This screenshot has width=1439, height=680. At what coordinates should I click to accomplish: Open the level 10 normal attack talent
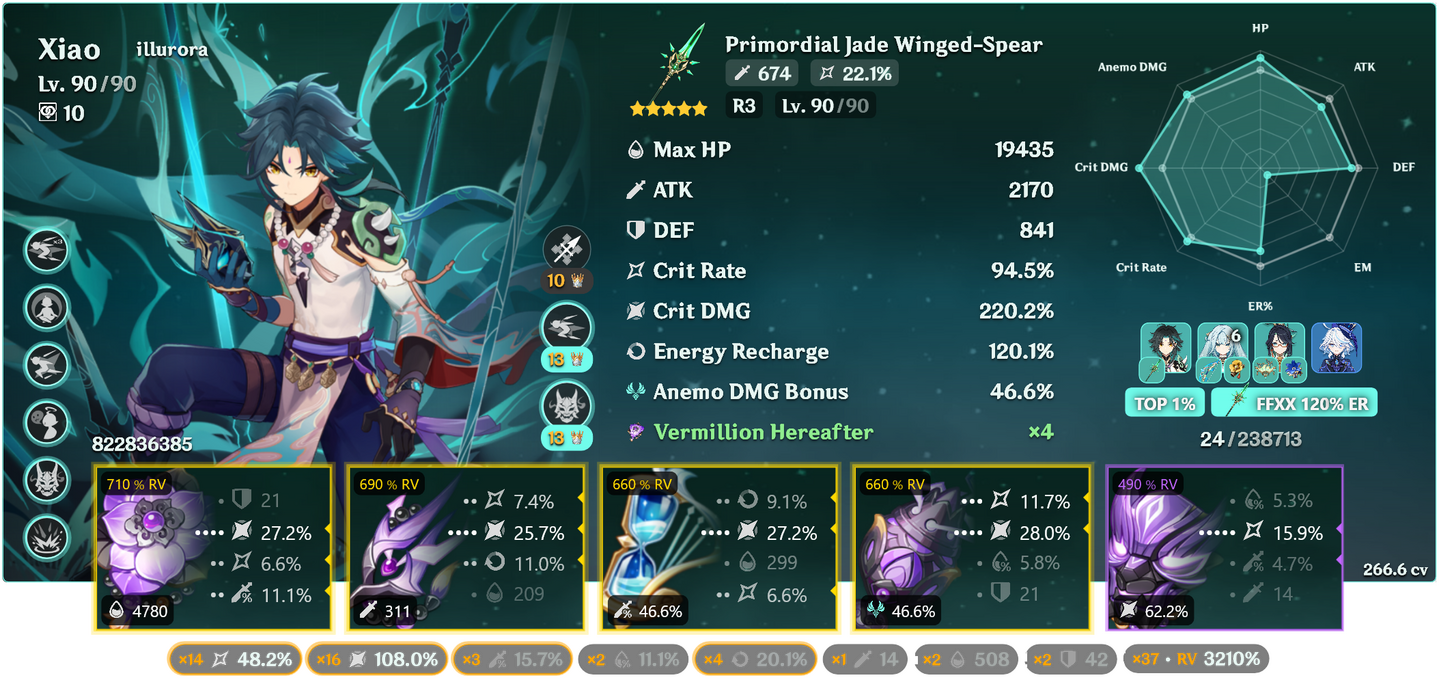pyautogui.click(x=567, y=250)
